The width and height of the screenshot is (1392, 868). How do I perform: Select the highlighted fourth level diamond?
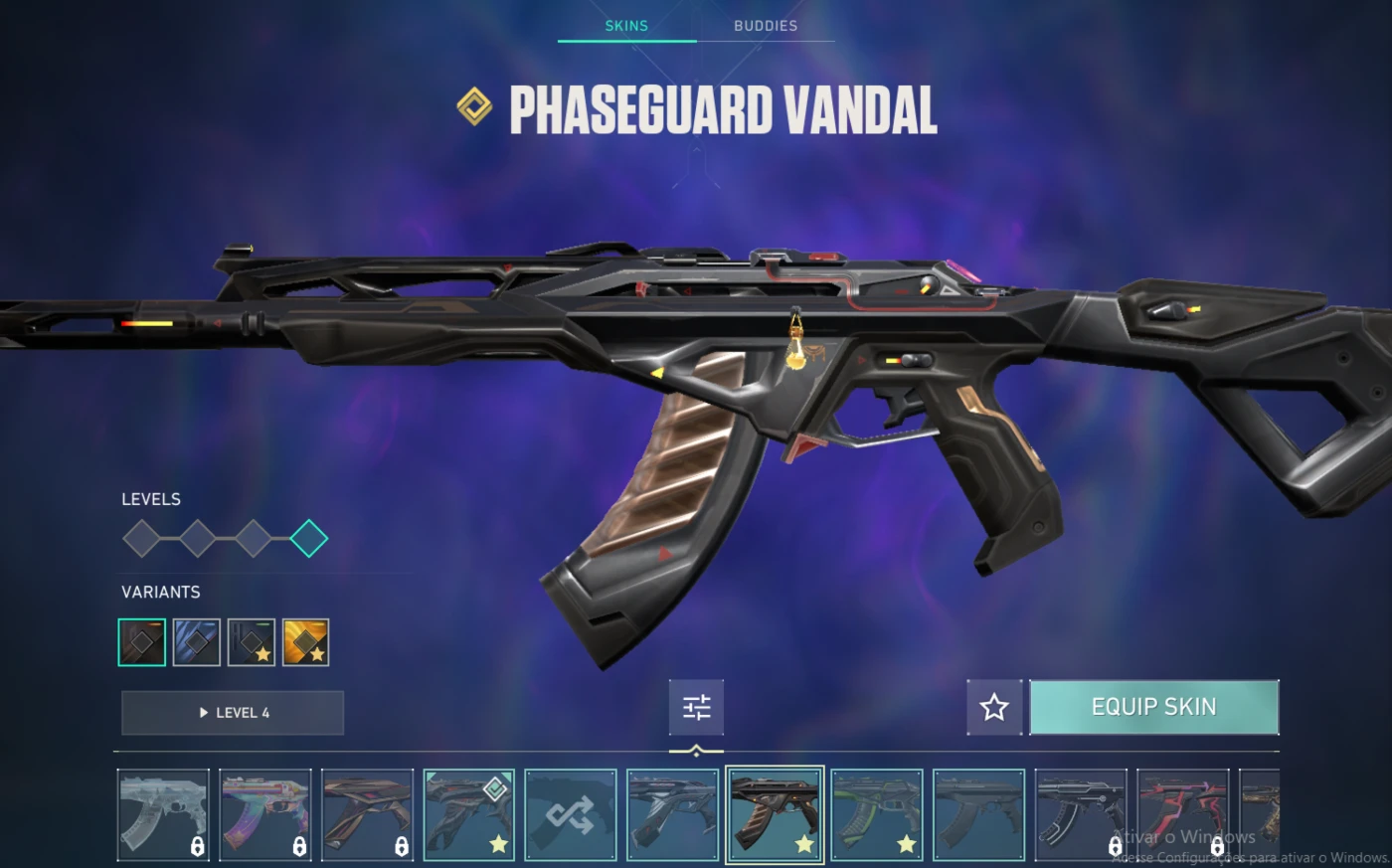click(x=309, y=539)
